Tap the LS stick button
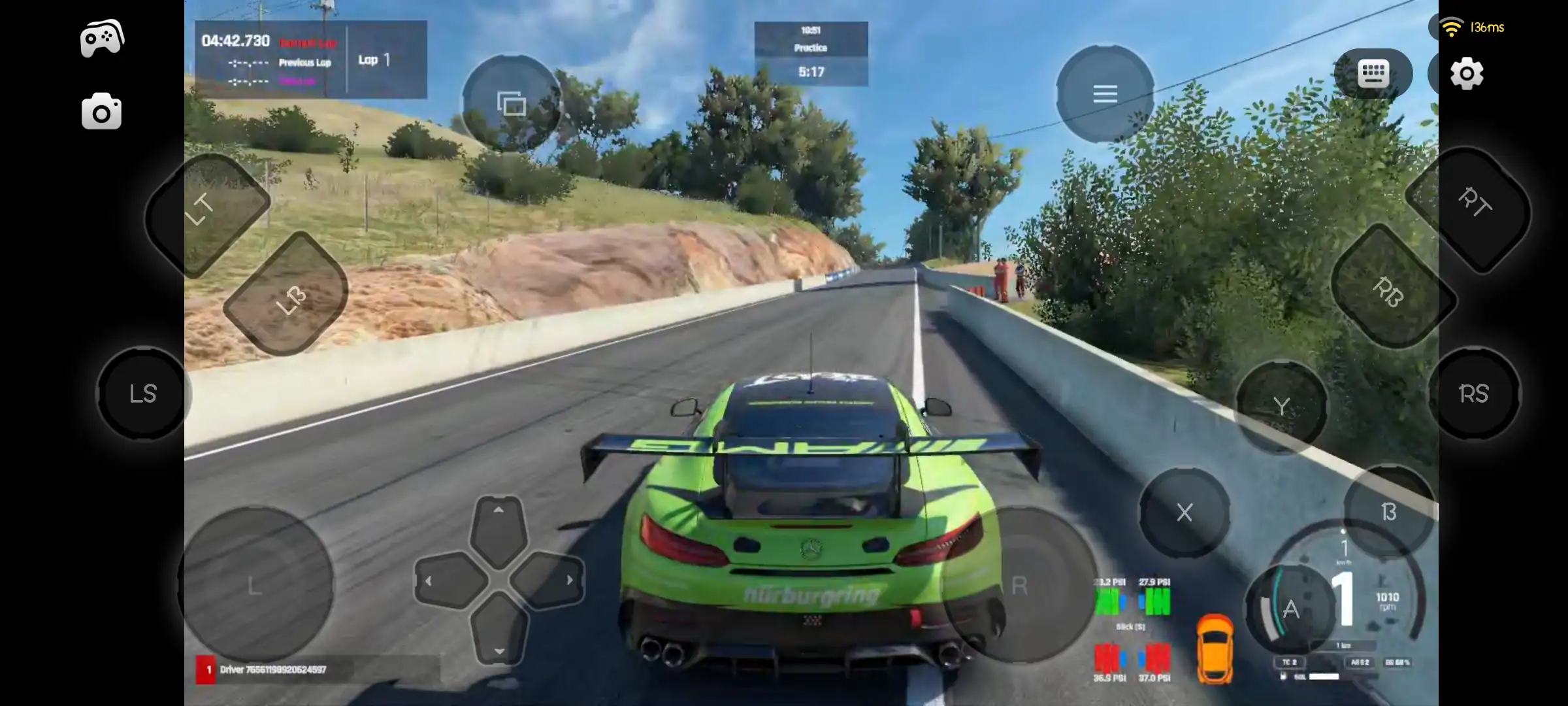1568x706 pixels. click(x=142, y=394)
